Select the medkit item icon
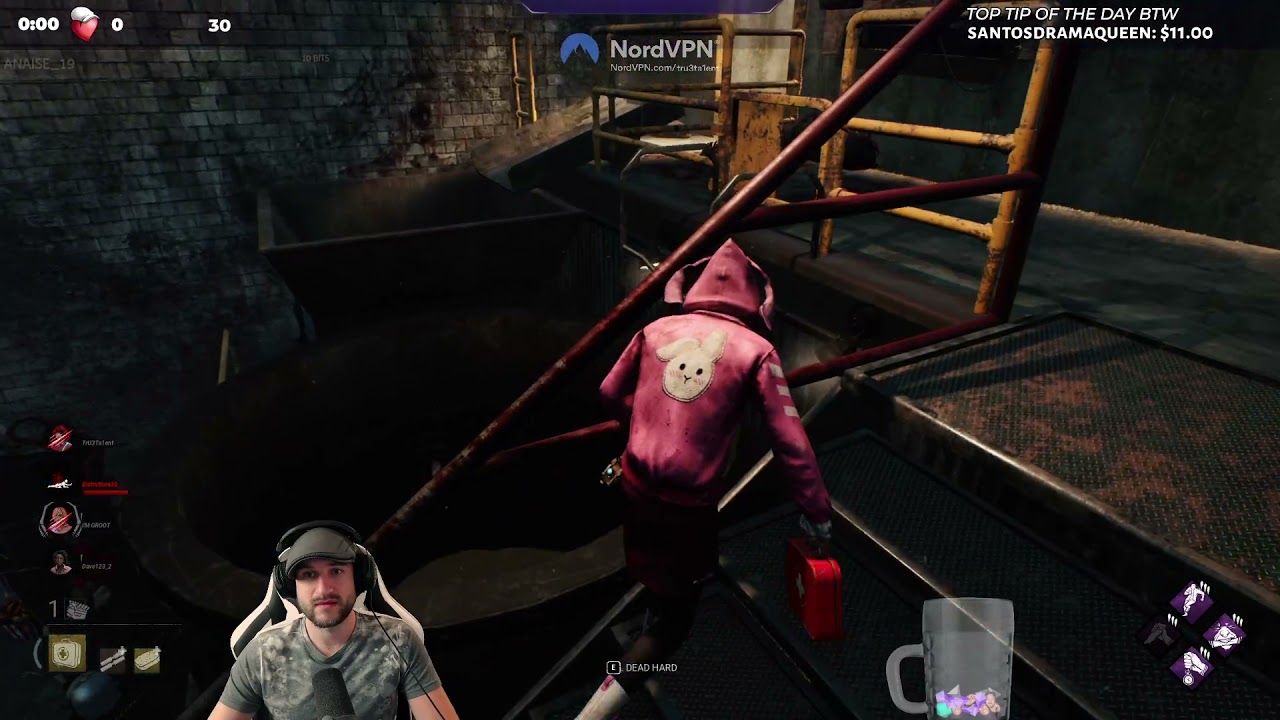1280x720 pixels. [x=67, y=653]
